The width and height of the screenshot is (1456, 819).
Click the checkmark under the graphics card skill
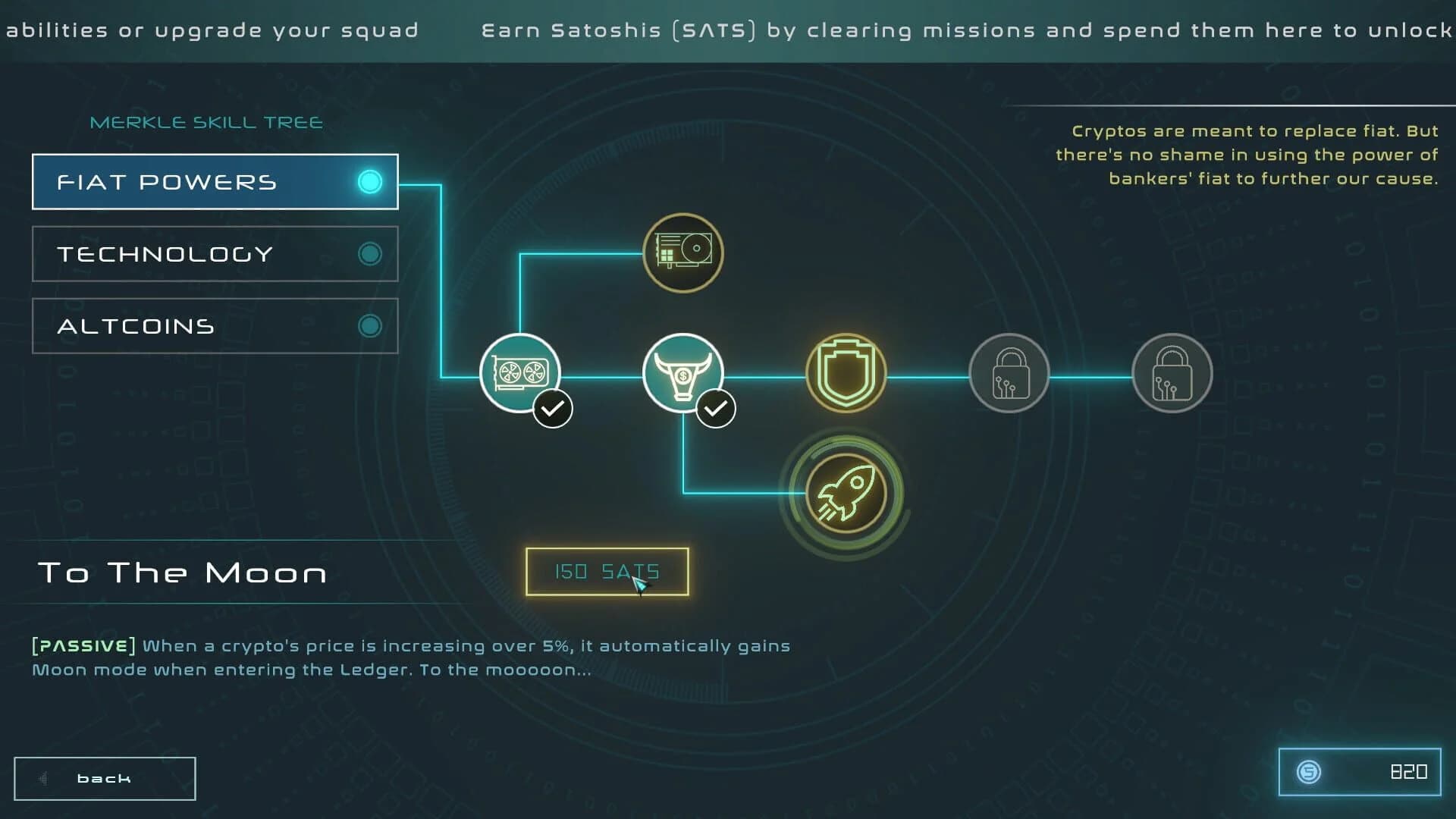[x=553, y=407]
